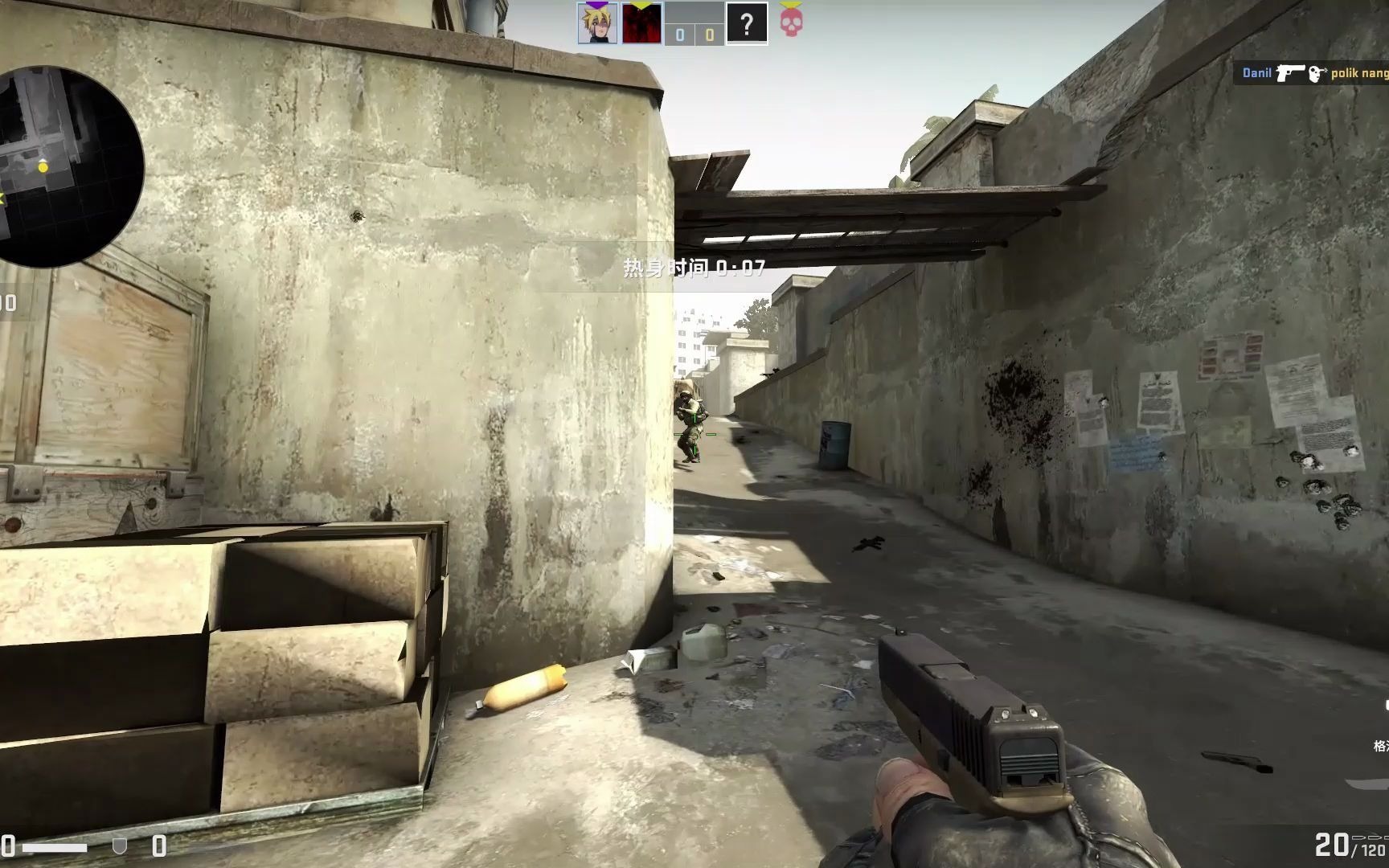Select the dark red player avatar
The width and height of the screenshot is (1389, 868).
[642, 23]
